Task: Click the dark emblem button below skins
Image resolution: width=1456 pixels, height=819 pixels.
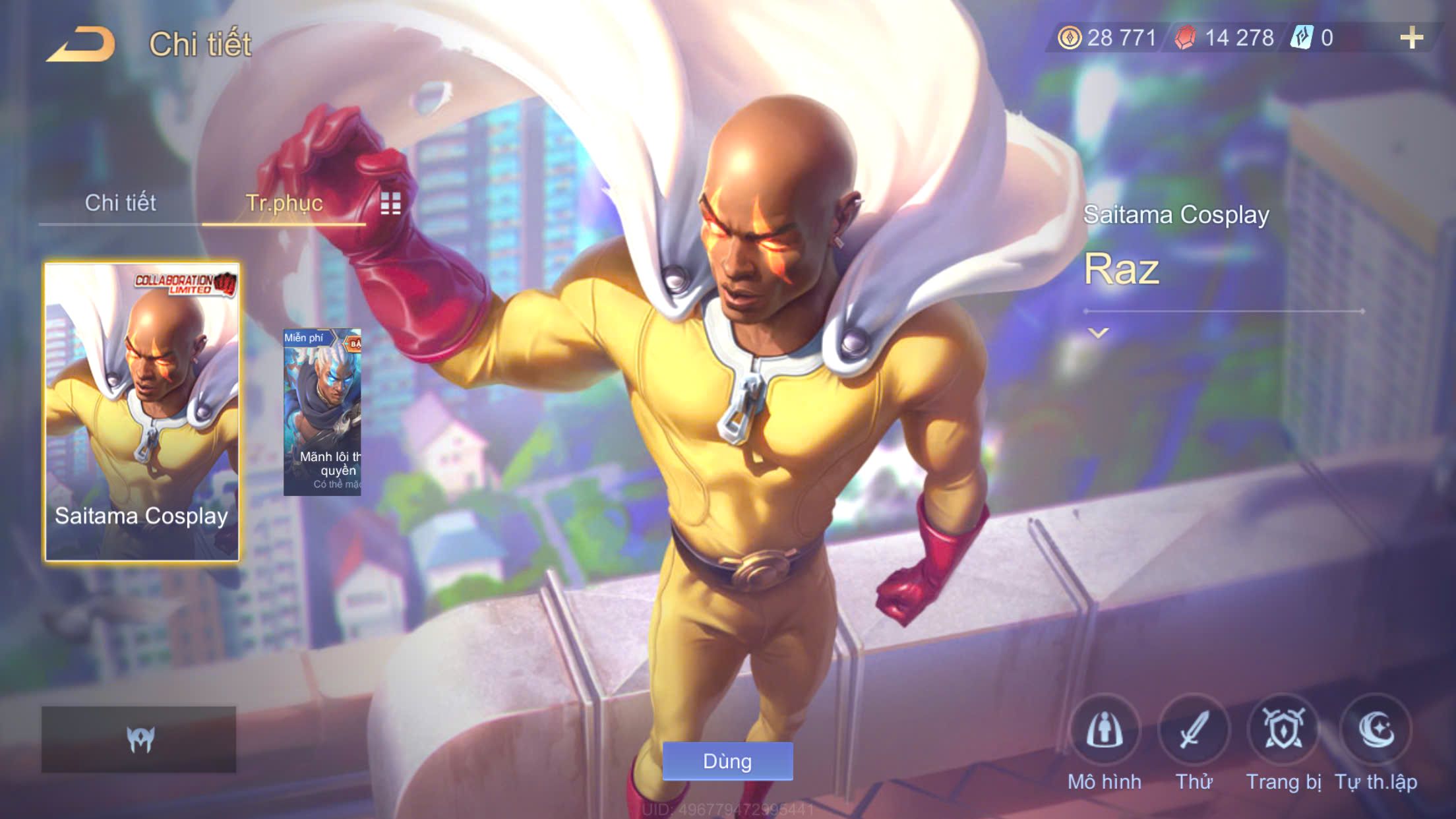Action: pos(139,739)
